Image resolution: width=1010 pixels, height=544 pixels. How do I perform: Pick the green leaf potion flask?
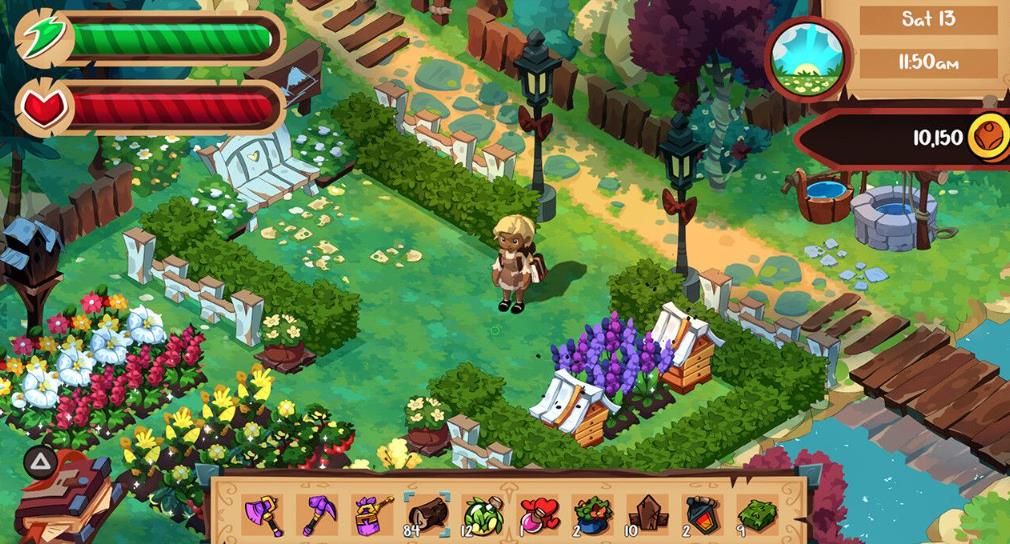(x=483, y=513)
